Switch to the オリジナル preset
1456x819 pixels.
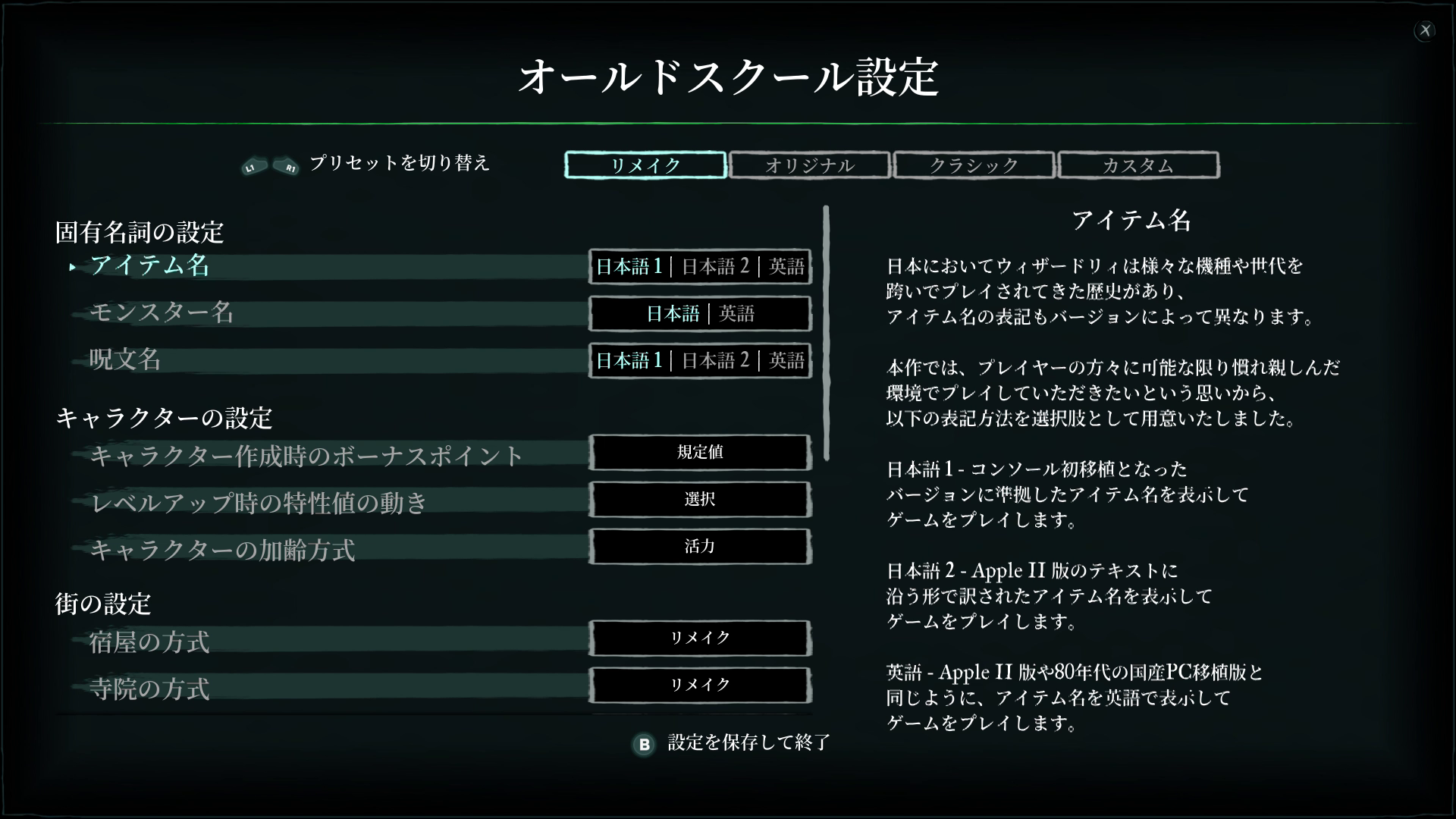click(x=810, y=165)
